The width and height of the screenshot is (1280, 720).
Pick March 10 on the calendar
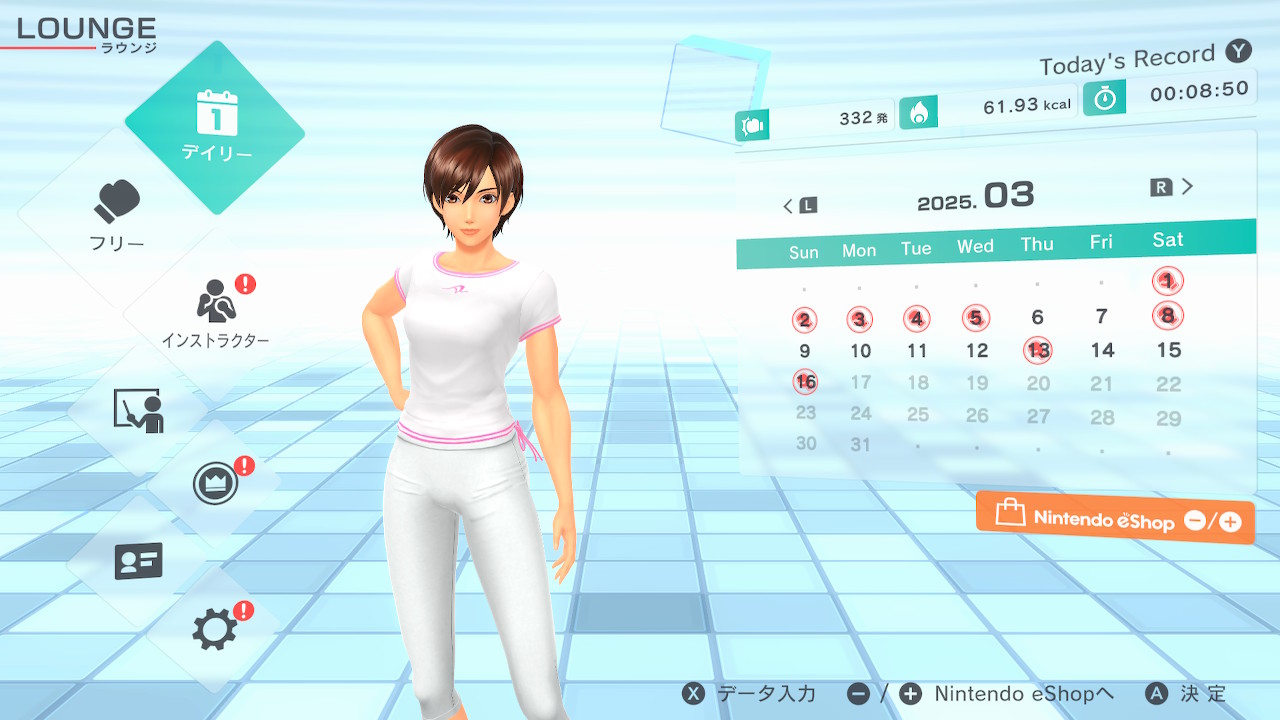[x=861, y=351]
